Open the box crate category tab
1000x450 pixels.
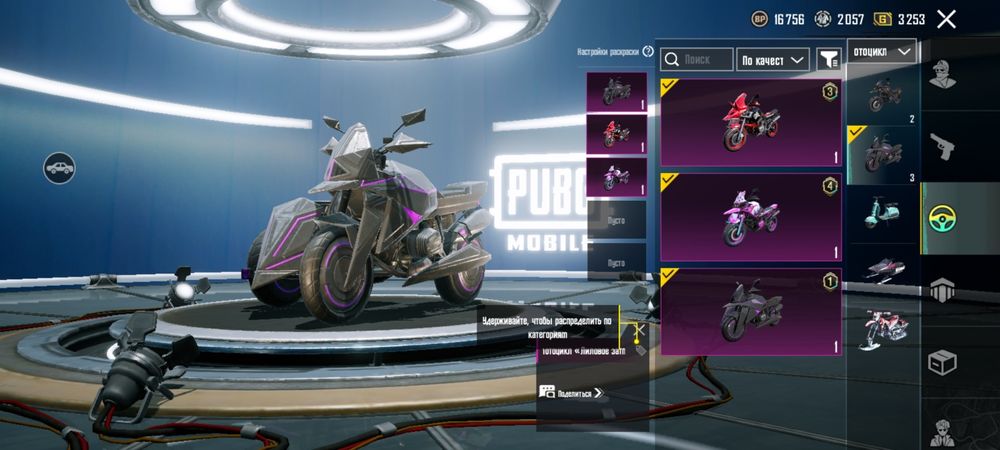pyautogui.click(x=939, y=361)
